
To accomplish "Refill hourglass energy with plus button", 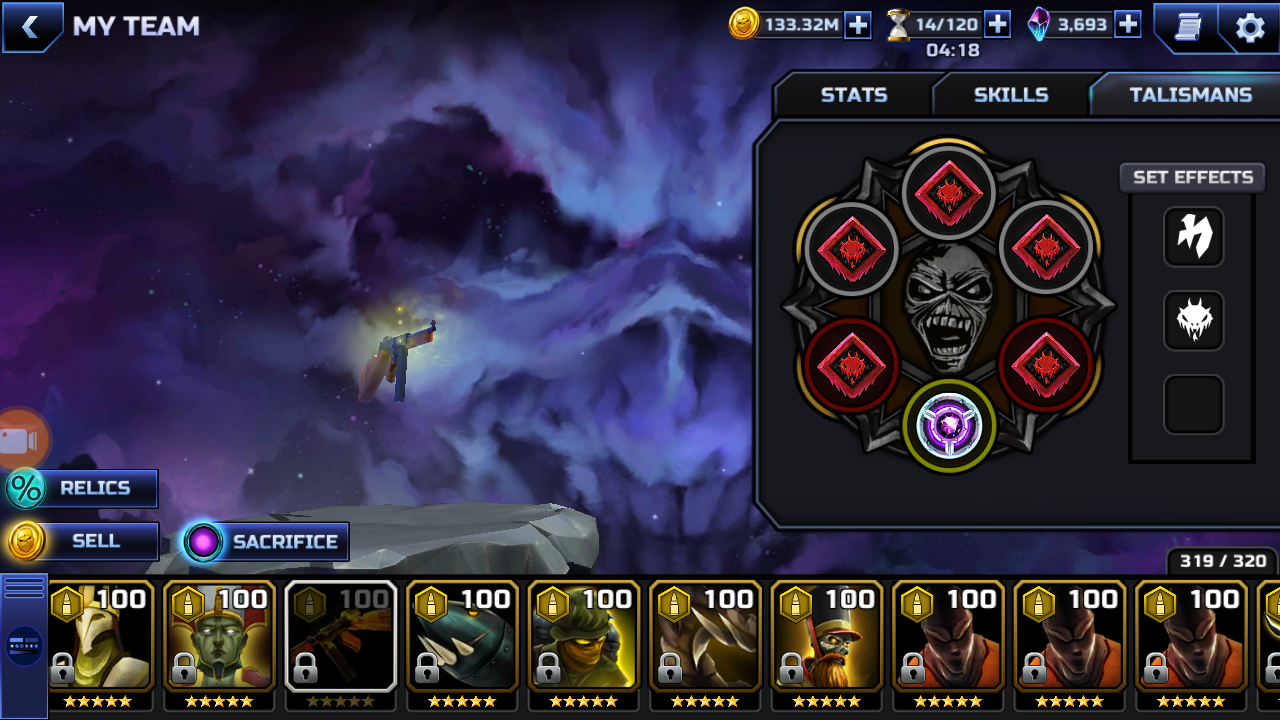I will click(997, 25).
